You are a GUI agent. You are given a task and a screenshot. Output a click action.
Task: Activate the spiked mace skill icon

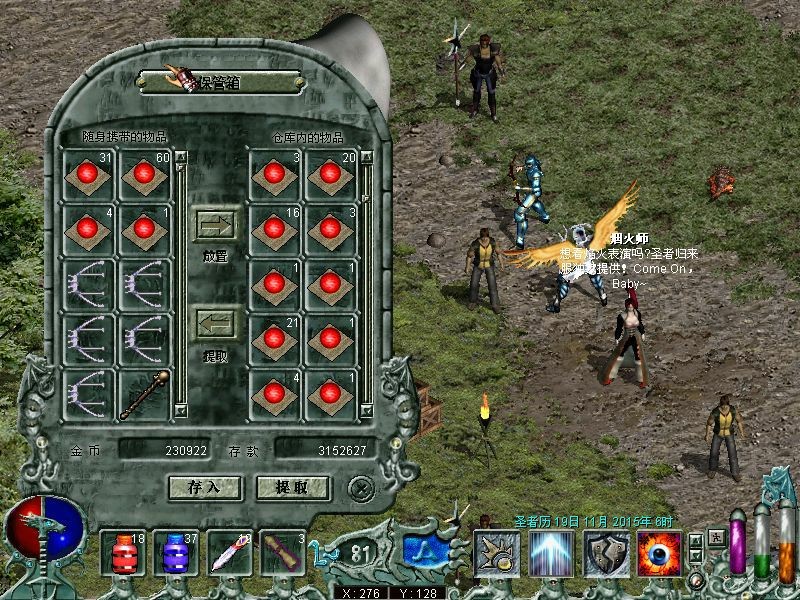(497, 553)
